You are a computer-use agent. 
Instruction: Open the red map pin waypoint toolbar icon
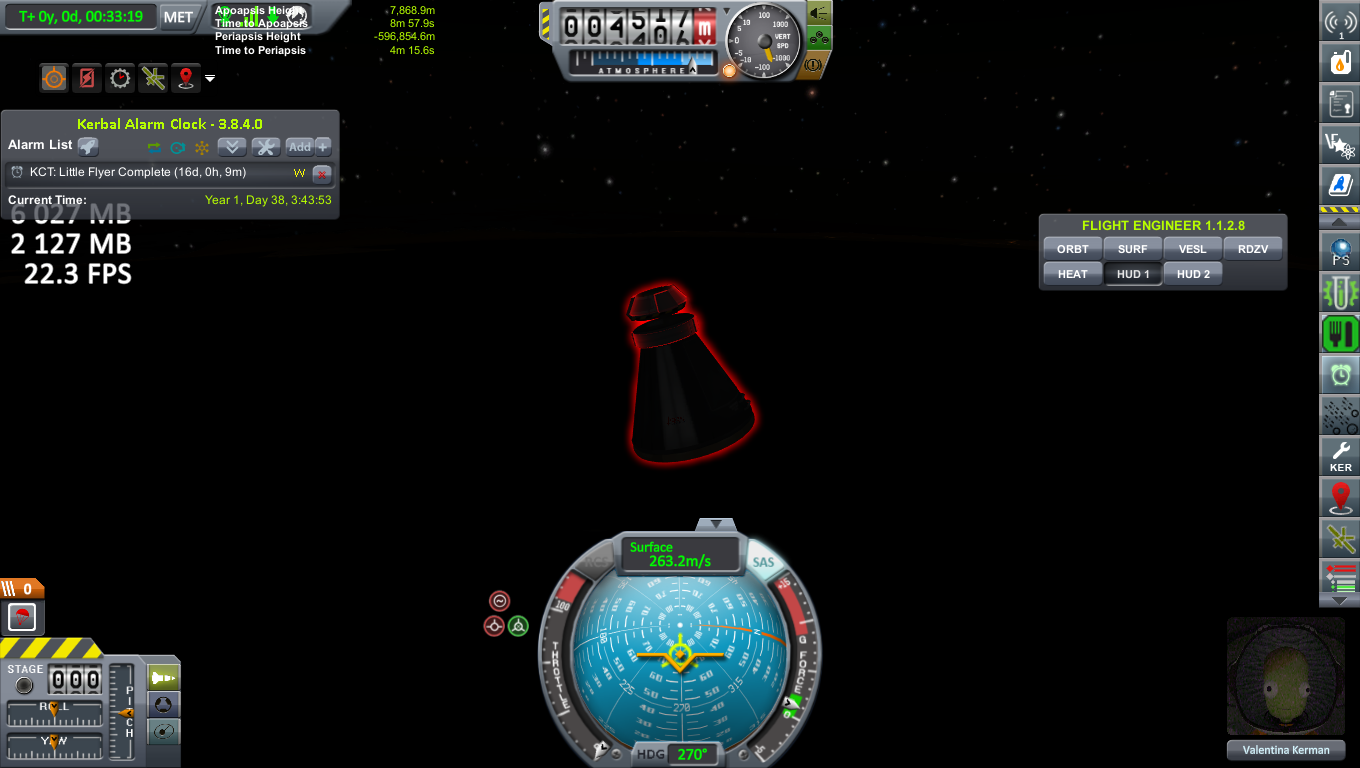point(1340,497)
